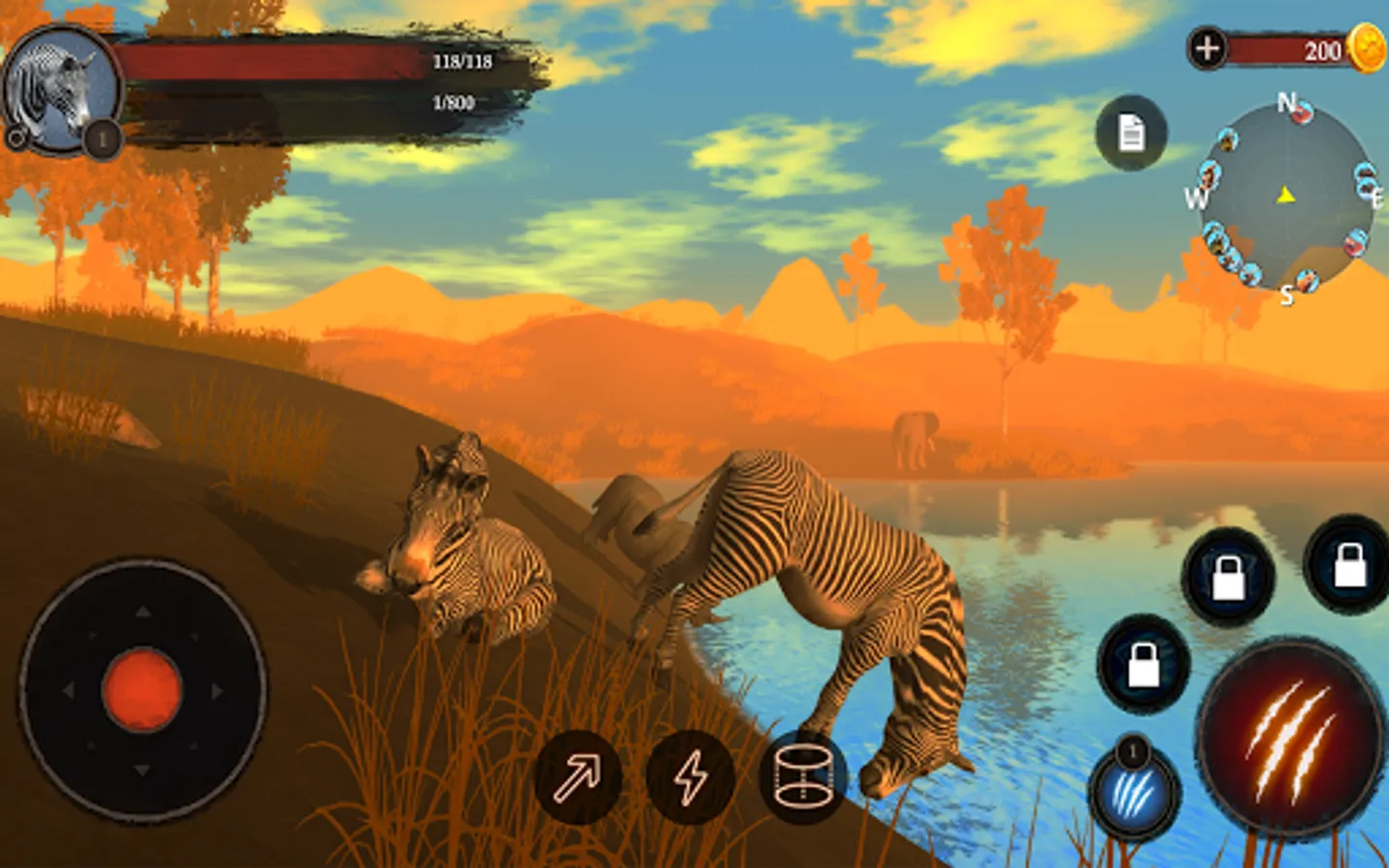The height and width of the screenshot is (868, 1389).
Task: Open the compass minimap
Action: pos(1287,197)
